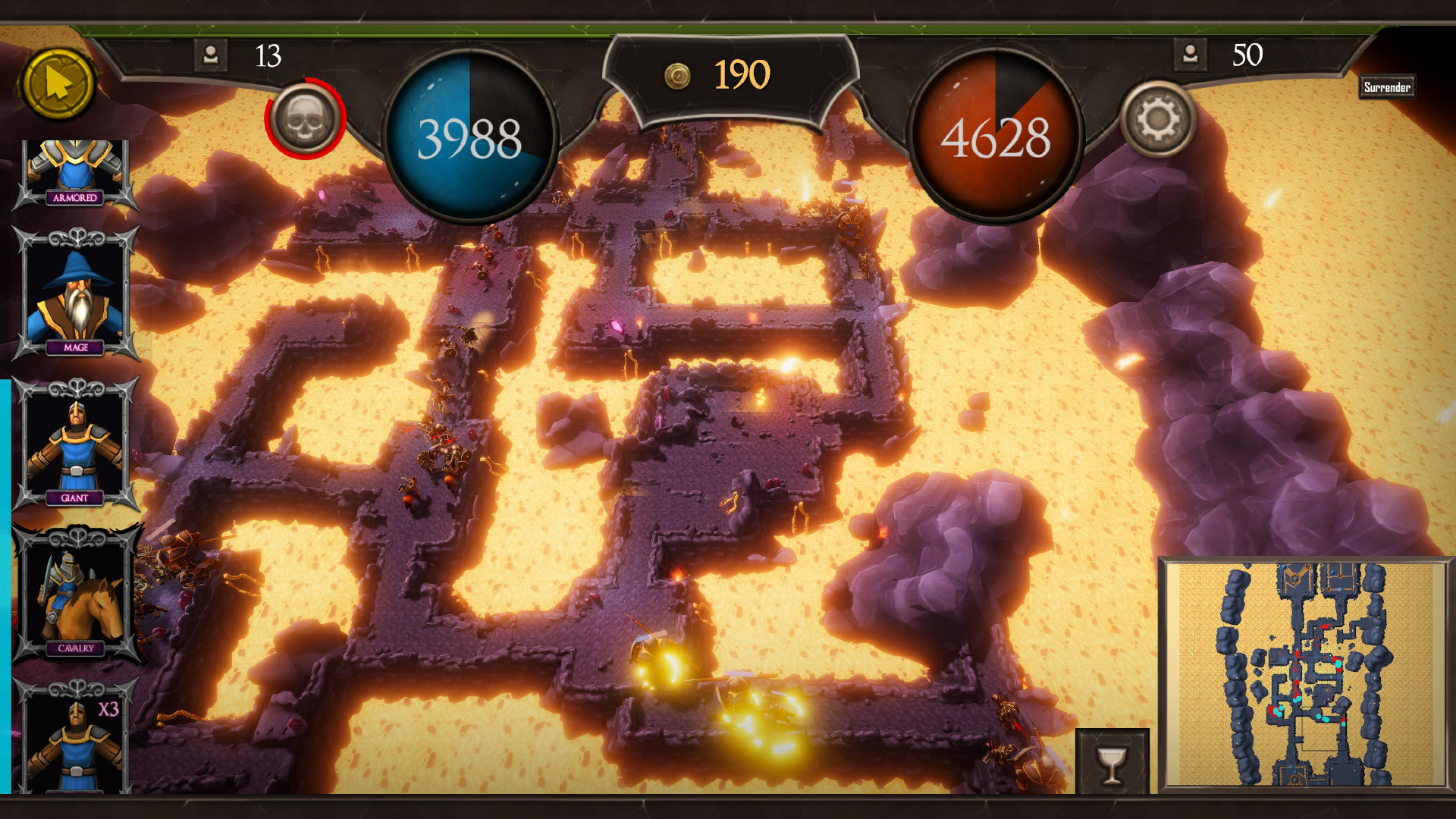Viewport: 1456px width, 819px height.
Task: Choose the Armored unit card
Action: pos(75,173)
